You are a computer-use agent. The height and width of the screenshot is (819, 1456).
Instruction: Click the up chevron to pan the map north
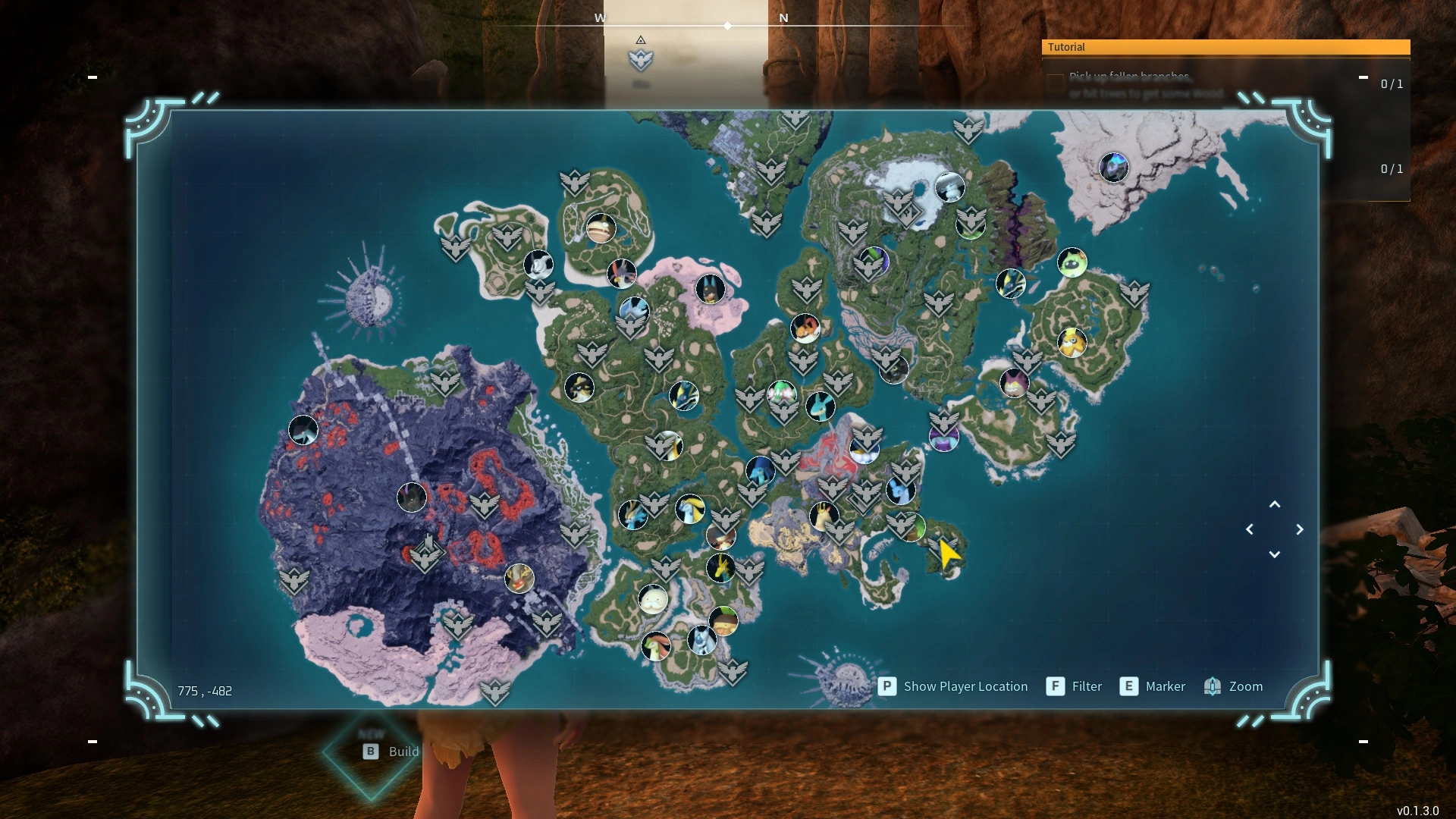point(1276,504)
